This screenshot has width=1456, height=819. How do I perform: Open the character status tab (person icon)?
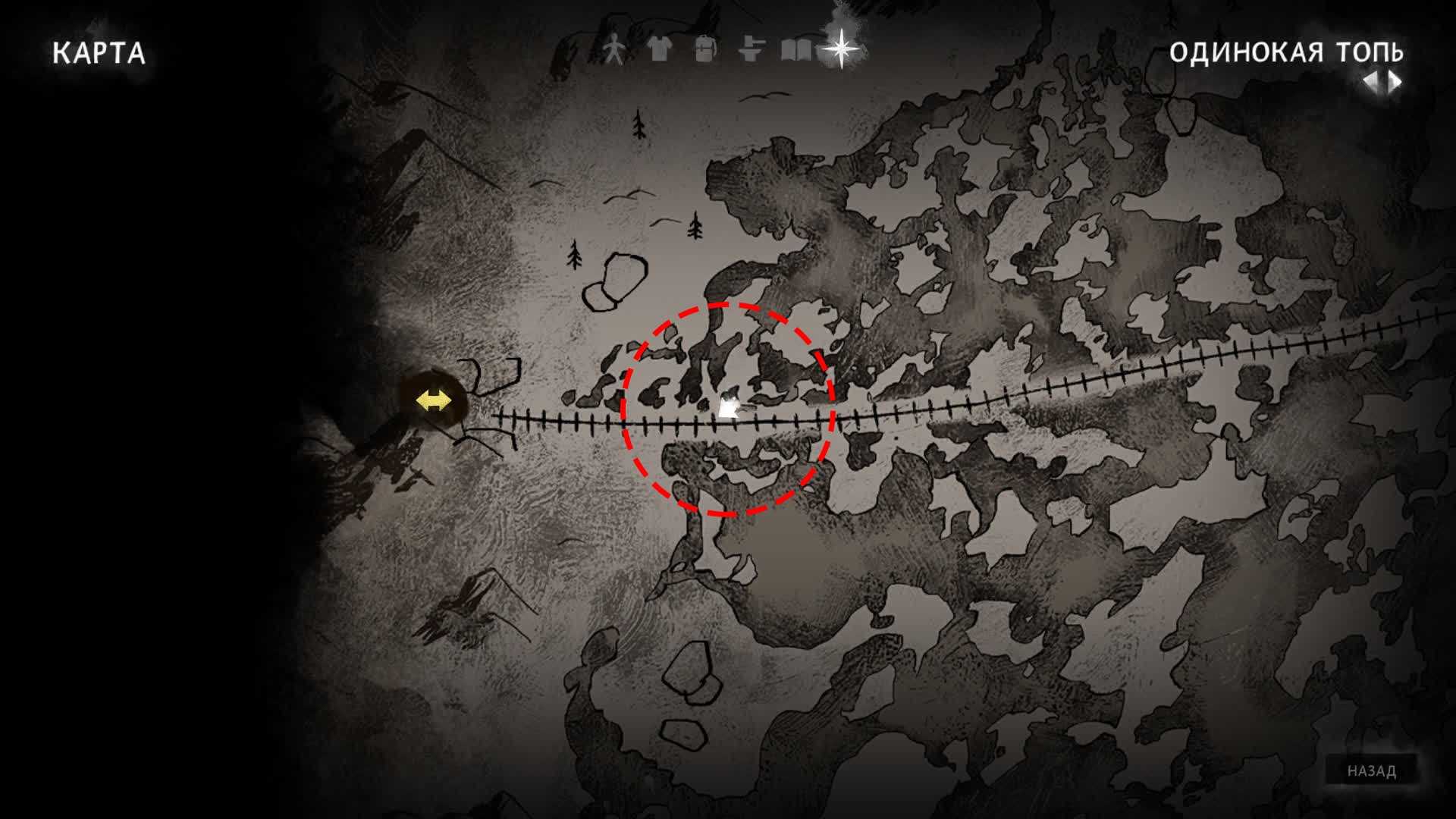pyautogui.click(x=614, y=51)
